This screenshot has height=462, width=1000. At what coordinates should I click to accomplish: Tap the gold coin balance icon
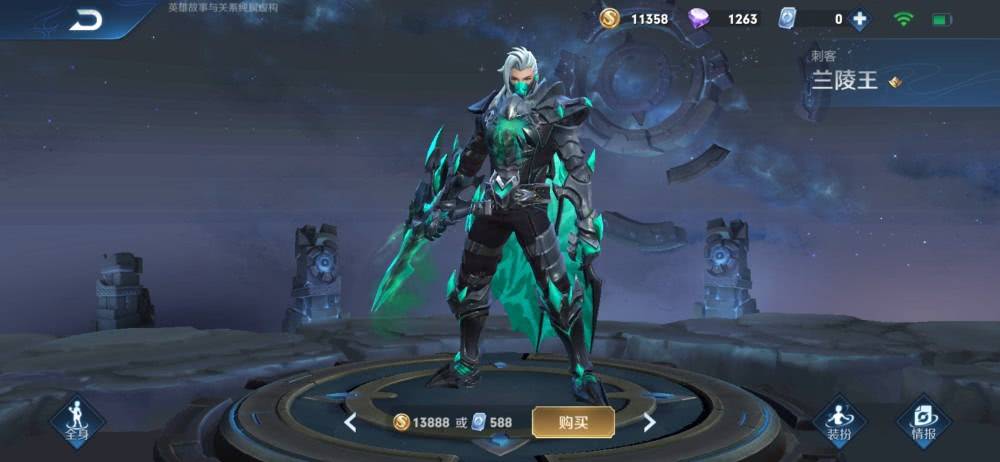pyautogui.click(x=609, y=18)
